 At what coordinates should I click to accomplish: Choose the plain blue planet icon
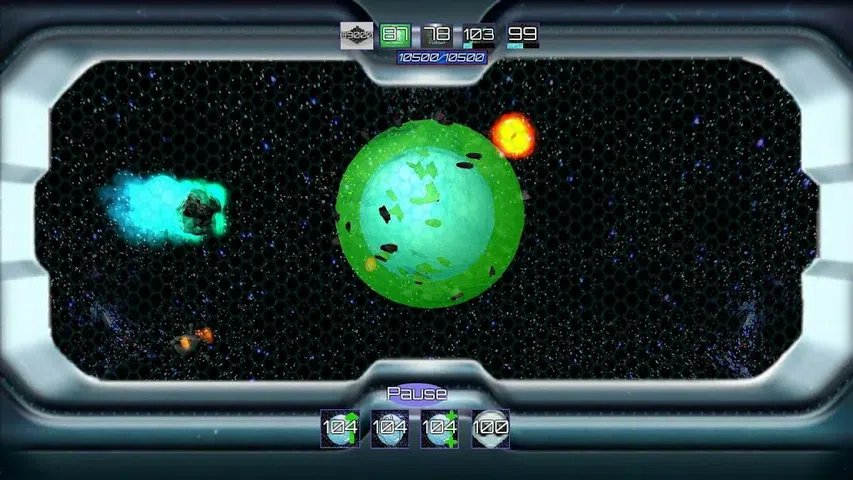[x=390, y=428]
